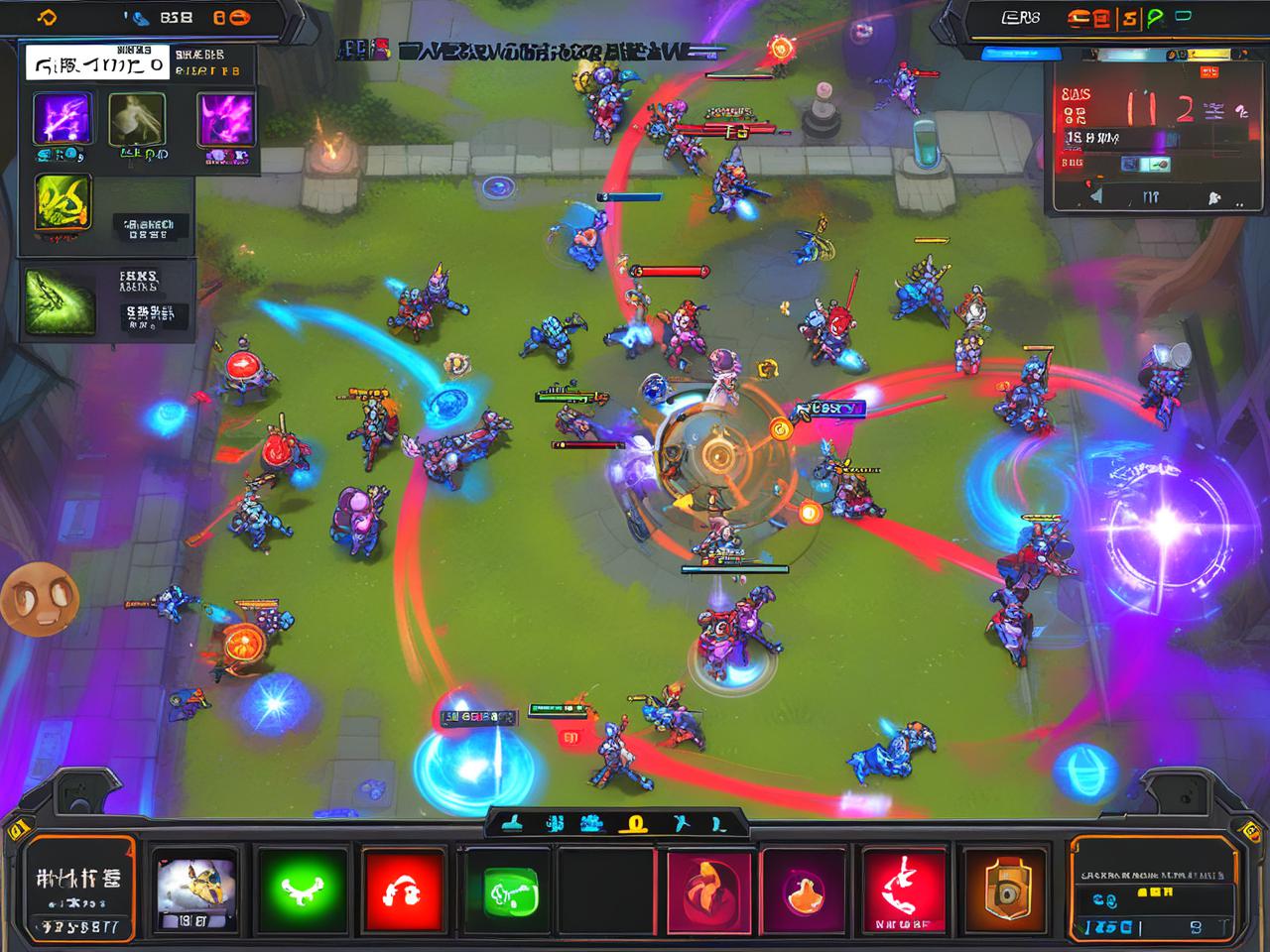Activate the bright green antlers ability slot
The image size is (1270, 952).
(x=302, y=890)
